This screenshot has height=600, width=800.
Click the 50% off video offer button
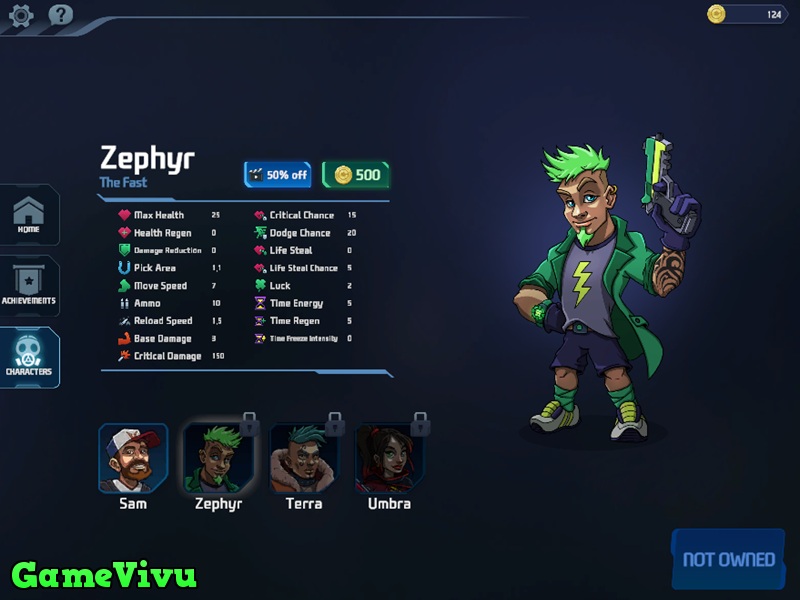click(x=278, y=175)
